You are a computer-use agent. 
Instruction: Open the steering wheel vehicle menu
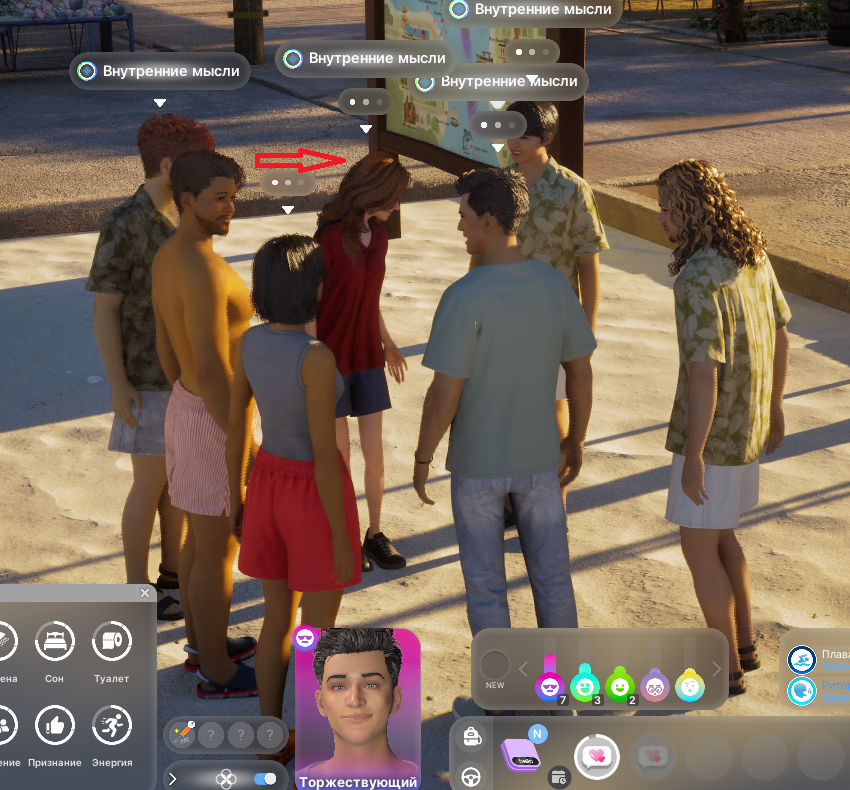pos(470,775)
